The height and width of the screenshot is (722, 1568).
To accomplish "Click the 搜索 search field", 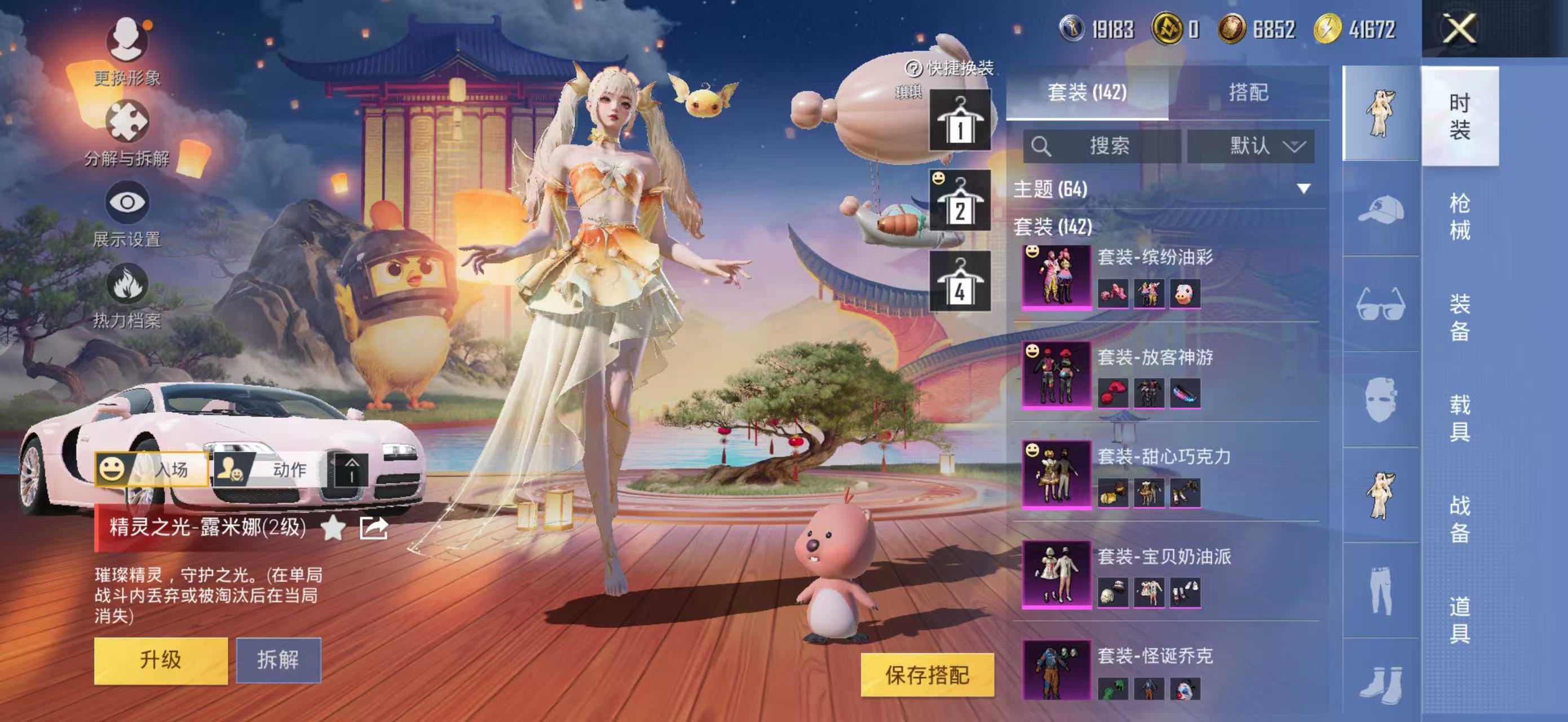I will coord(1102,146).
